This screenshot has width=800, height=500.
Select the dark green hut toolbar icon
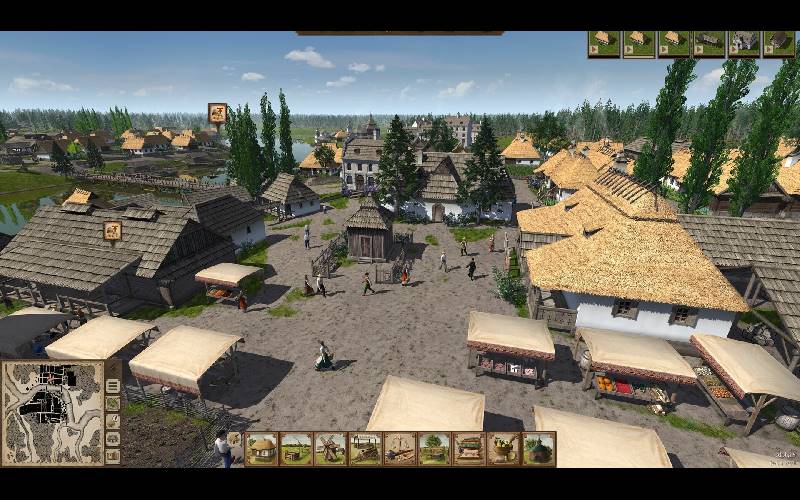539,449
